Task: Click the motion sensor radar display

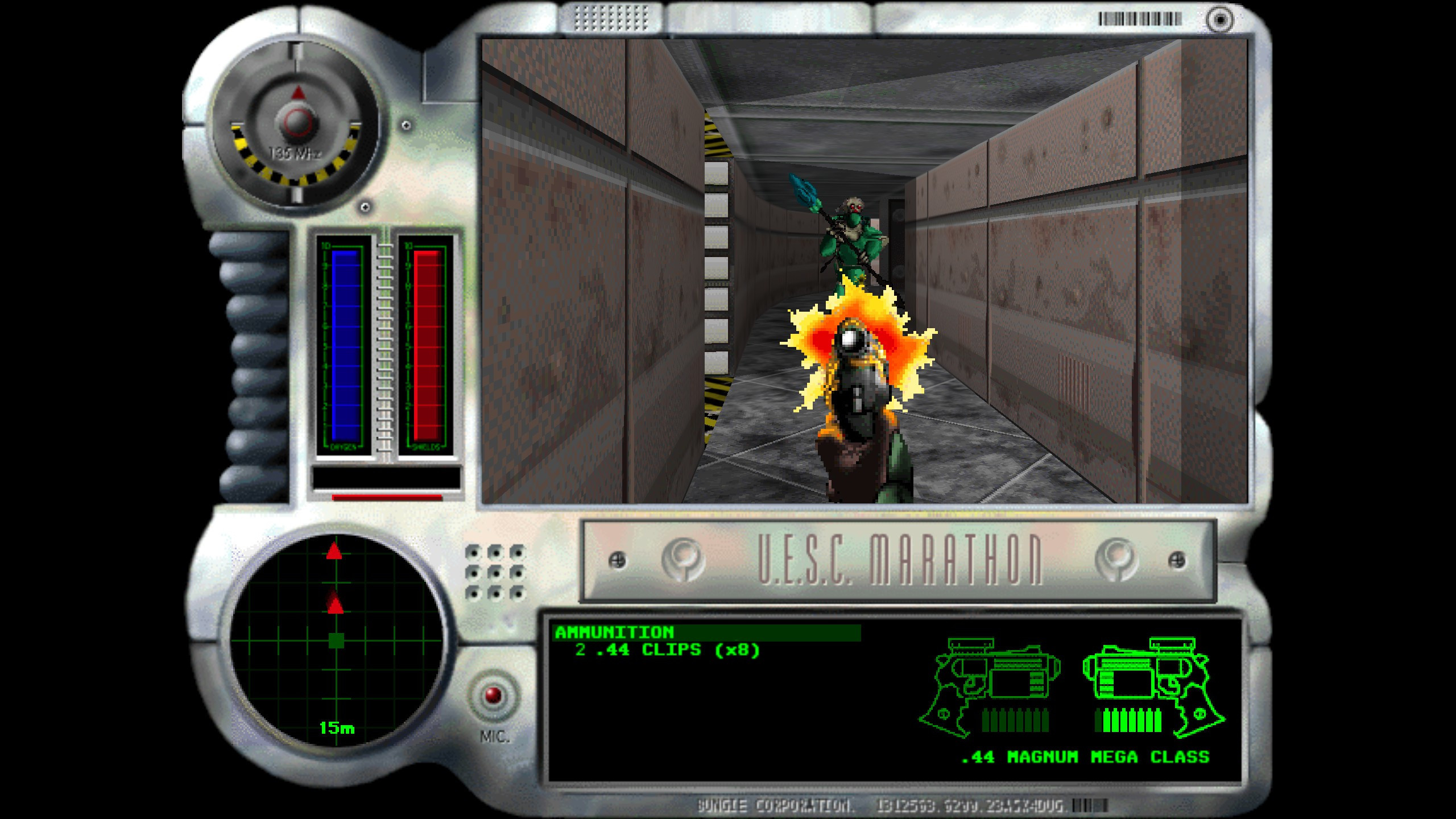Action: [x=336, y=641]
